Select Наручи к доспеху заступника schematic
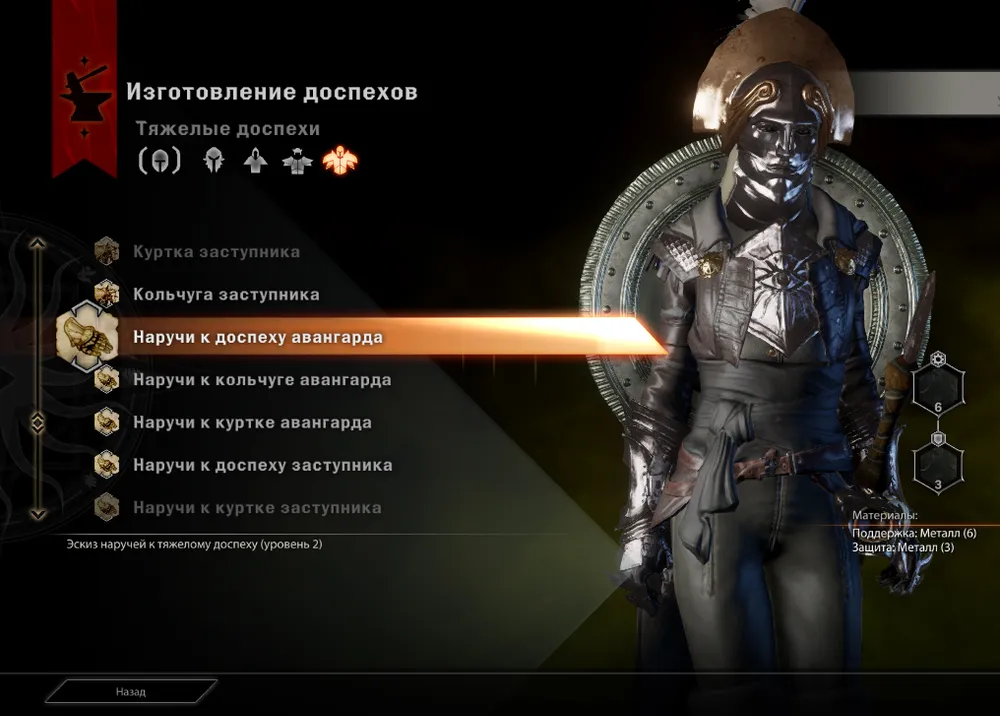 coord(262,465)
